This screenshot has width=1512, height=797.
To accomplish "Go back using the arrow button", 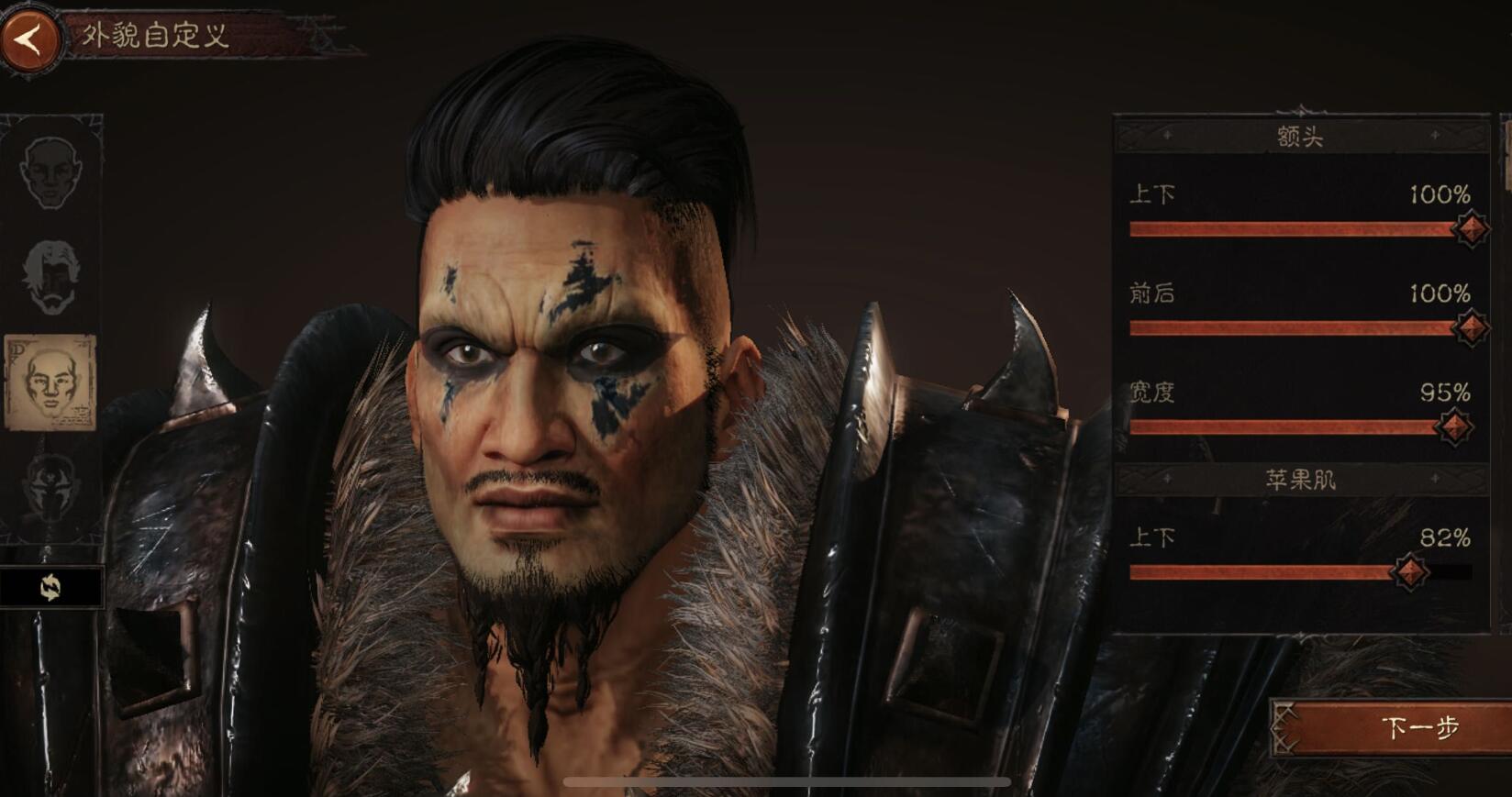I will click(30, 39).
